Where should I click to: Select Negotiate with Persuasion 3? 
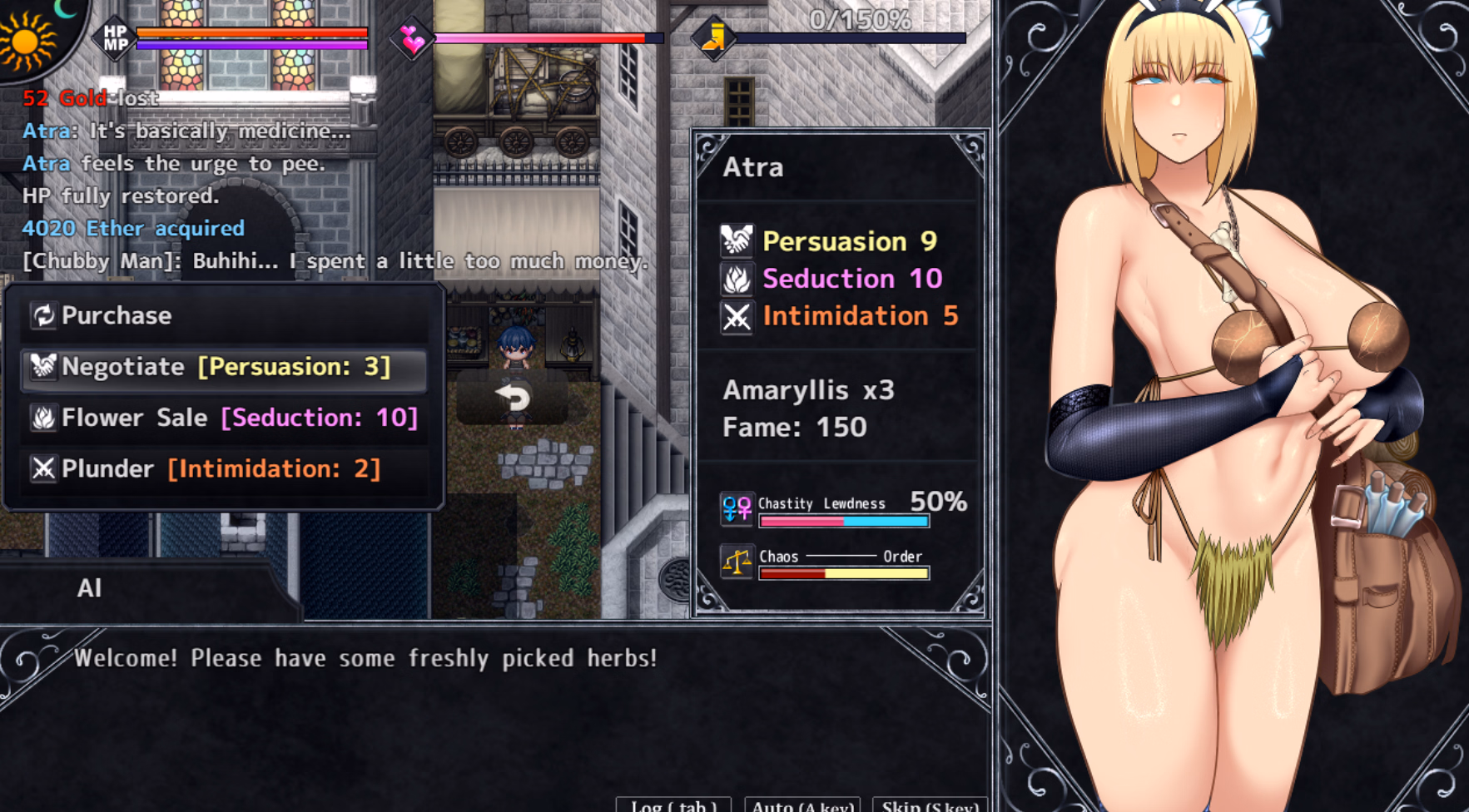(223, 367)
